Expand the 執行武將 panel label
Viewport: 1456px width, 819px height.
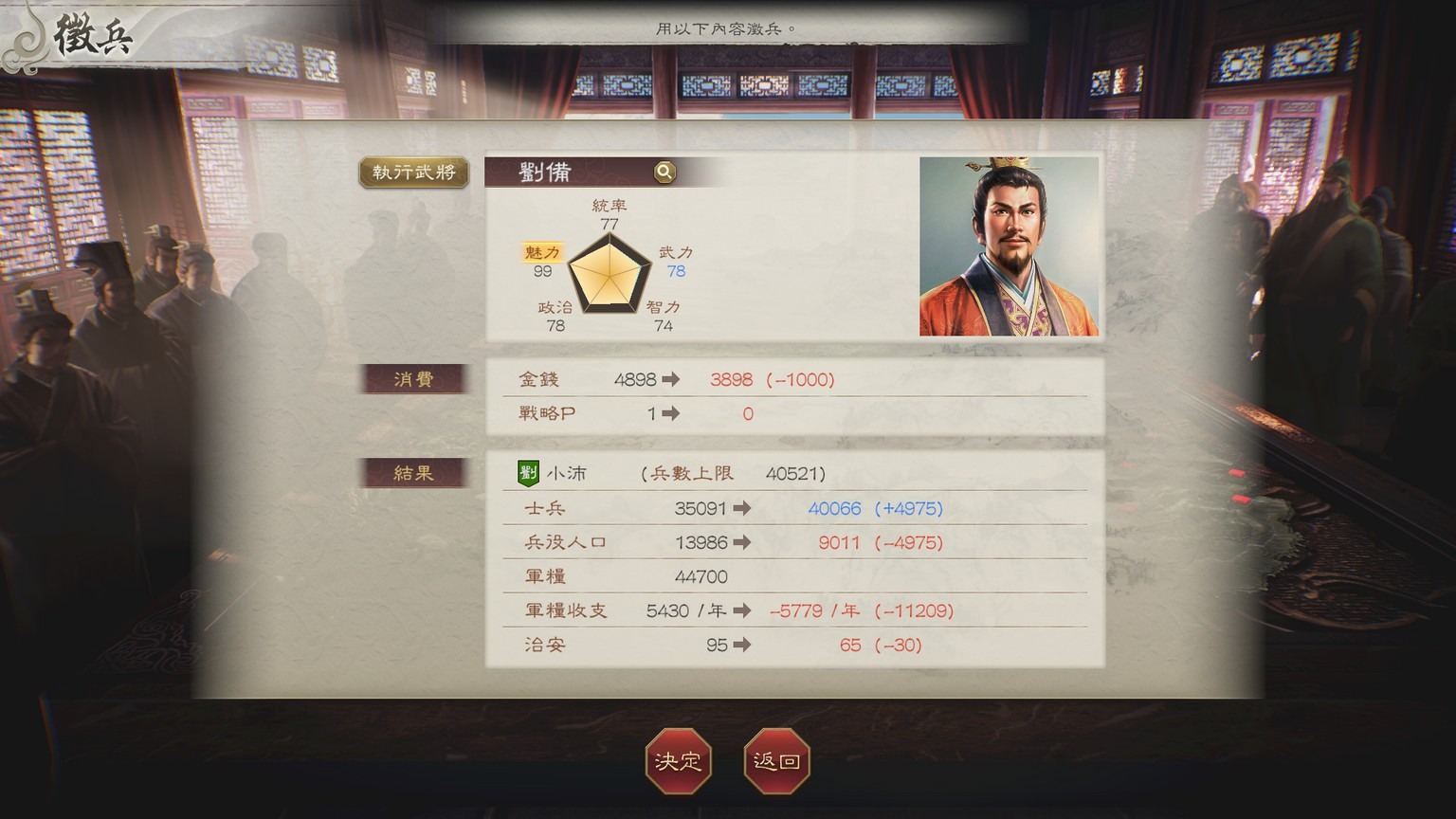click(x=412, y=173)
